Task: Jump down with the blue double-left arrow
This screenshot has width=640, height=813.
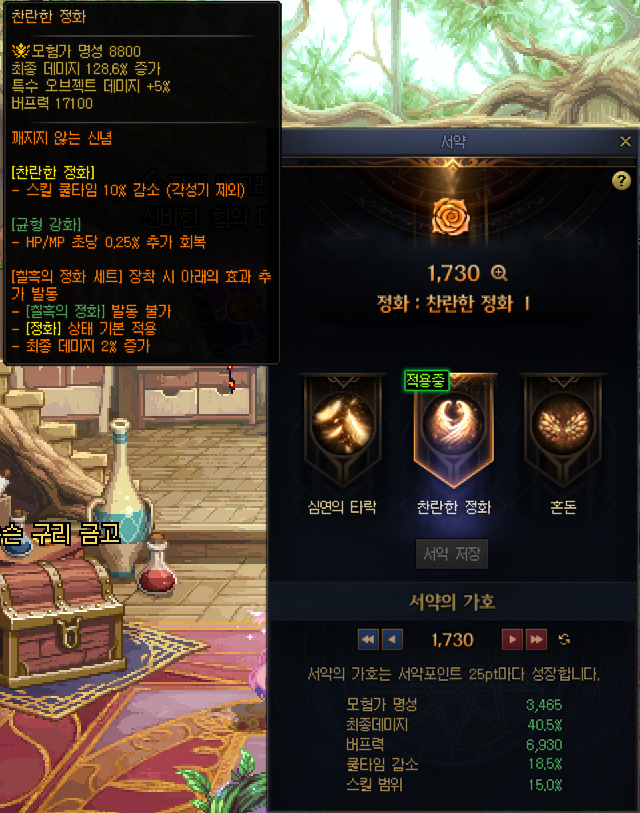Action: click(368, 639)
